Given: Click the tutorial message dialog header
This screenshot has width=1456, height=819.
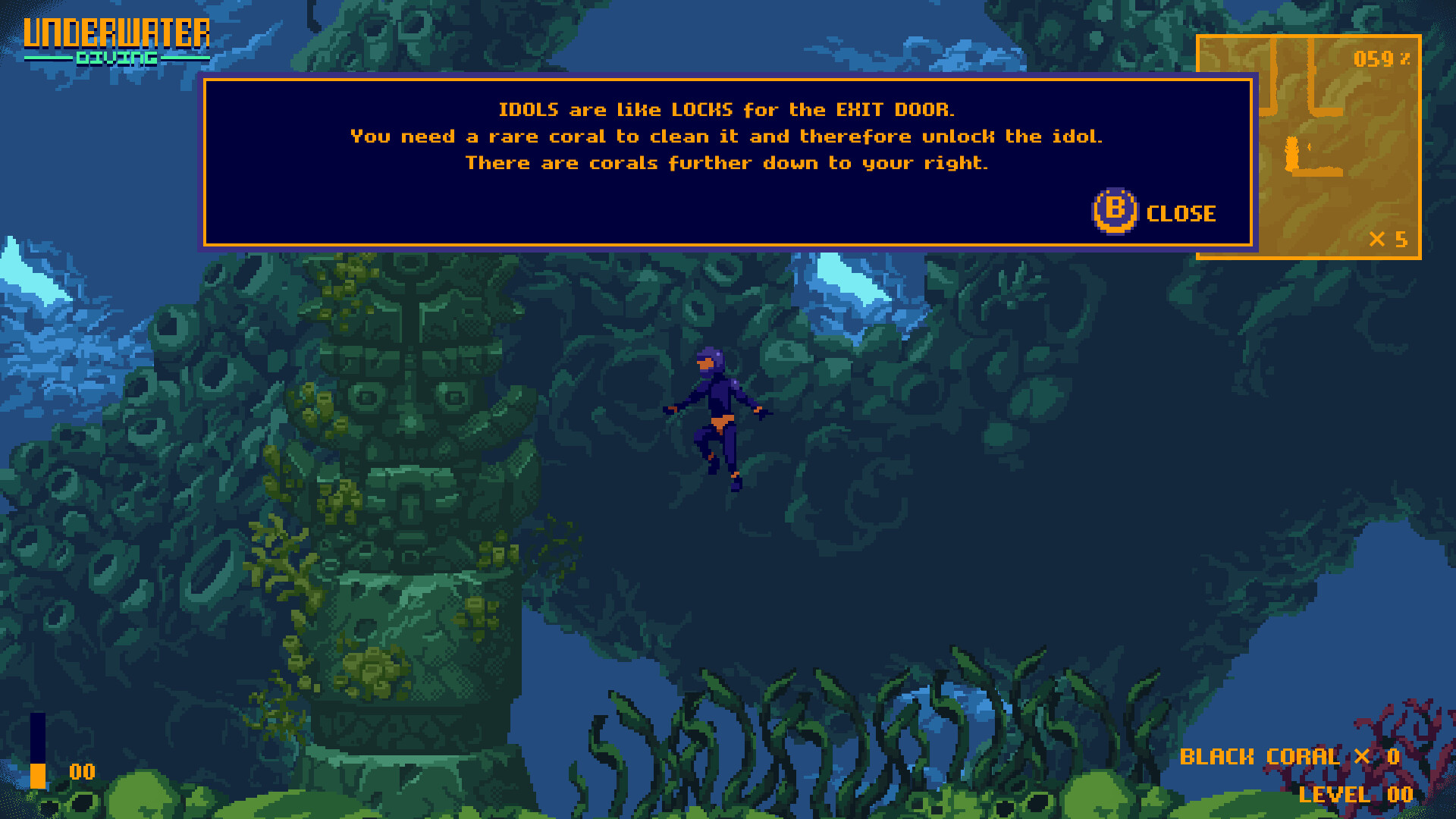Looking at the screenshot, I should pyautogui.click(x=726, y=108).
